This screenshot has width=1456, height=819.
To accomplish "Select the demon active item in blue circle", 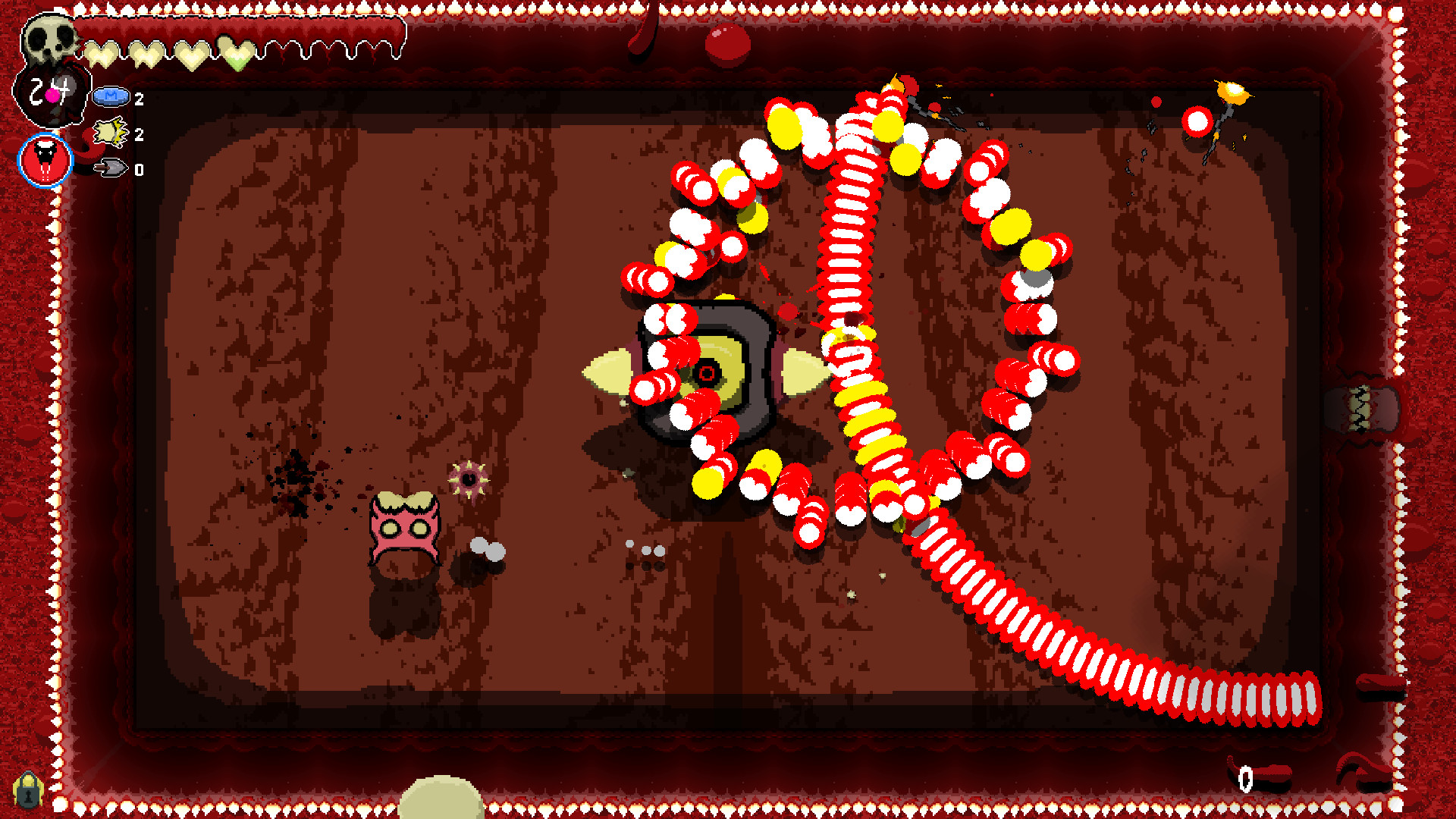I will pos(45,160).
